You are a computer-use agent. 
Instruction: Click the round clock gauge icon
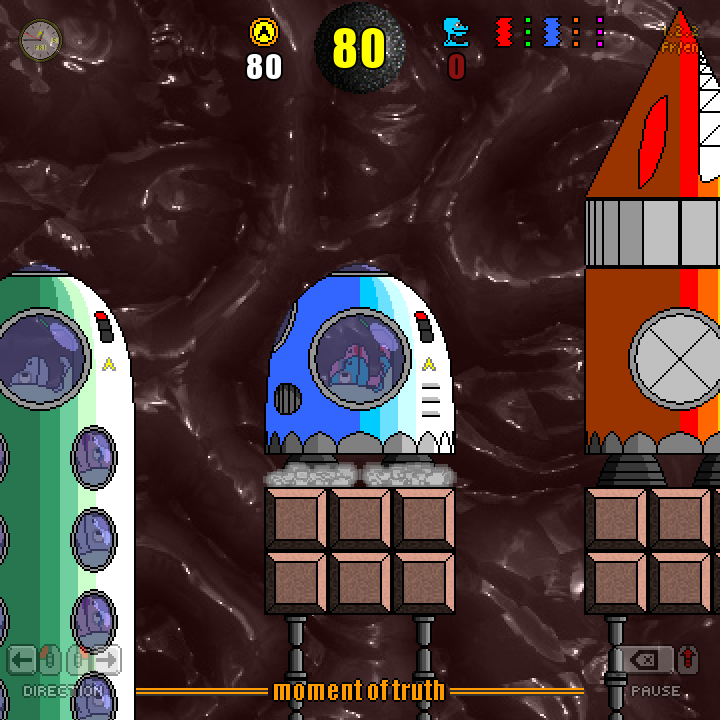pos(41,40)
